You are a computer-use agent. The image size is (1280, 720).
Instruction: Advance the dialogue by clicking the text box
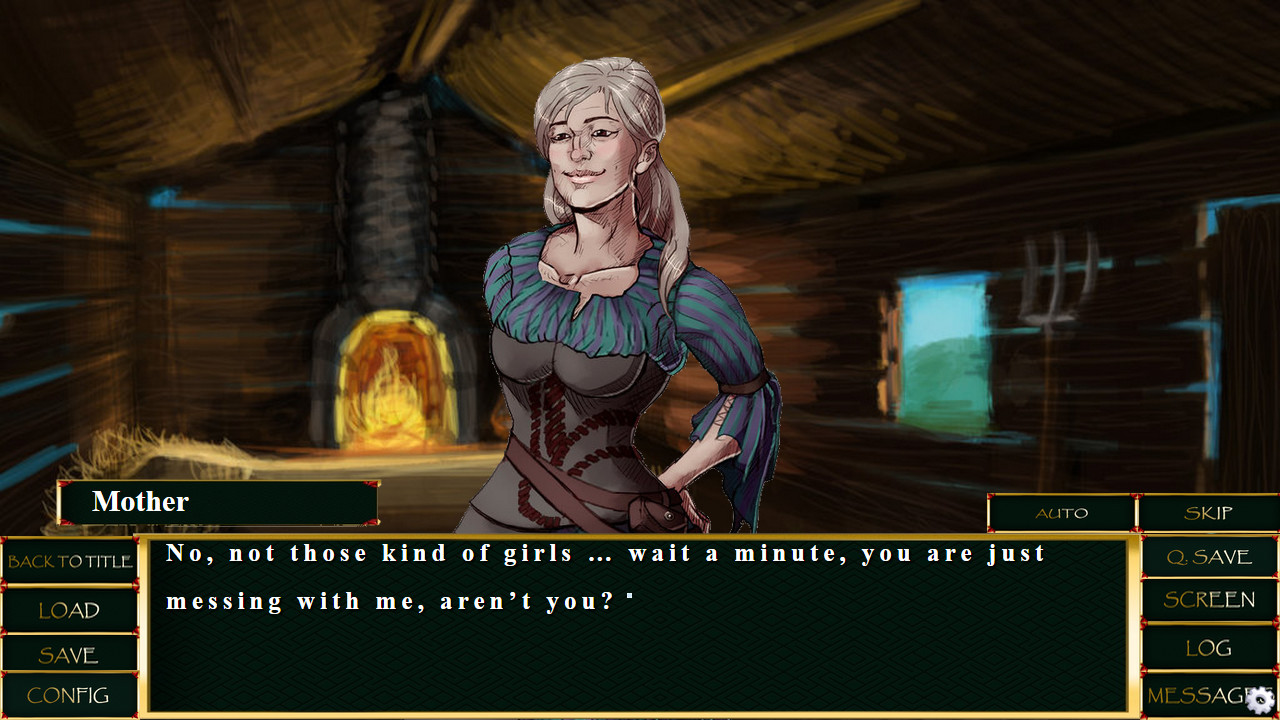640,640
